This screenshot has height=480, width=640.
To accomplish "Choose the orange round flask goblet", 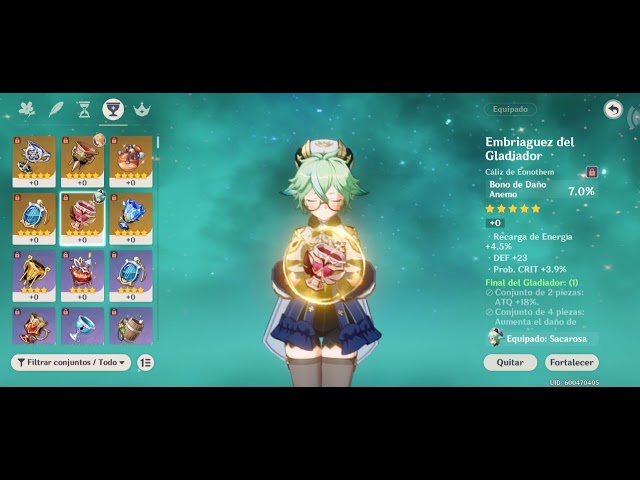I will (x=130, y=160).
